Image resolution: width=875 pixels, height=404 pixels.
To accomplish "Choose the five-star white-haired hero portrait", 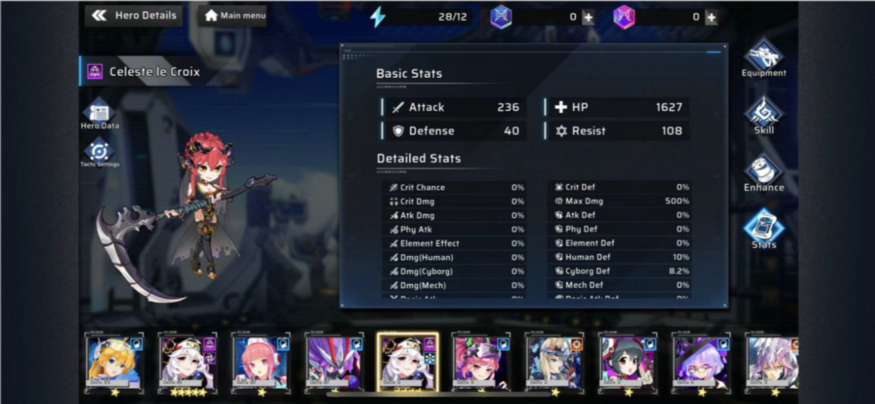I will pyautogui.click(x=187, y=361).
